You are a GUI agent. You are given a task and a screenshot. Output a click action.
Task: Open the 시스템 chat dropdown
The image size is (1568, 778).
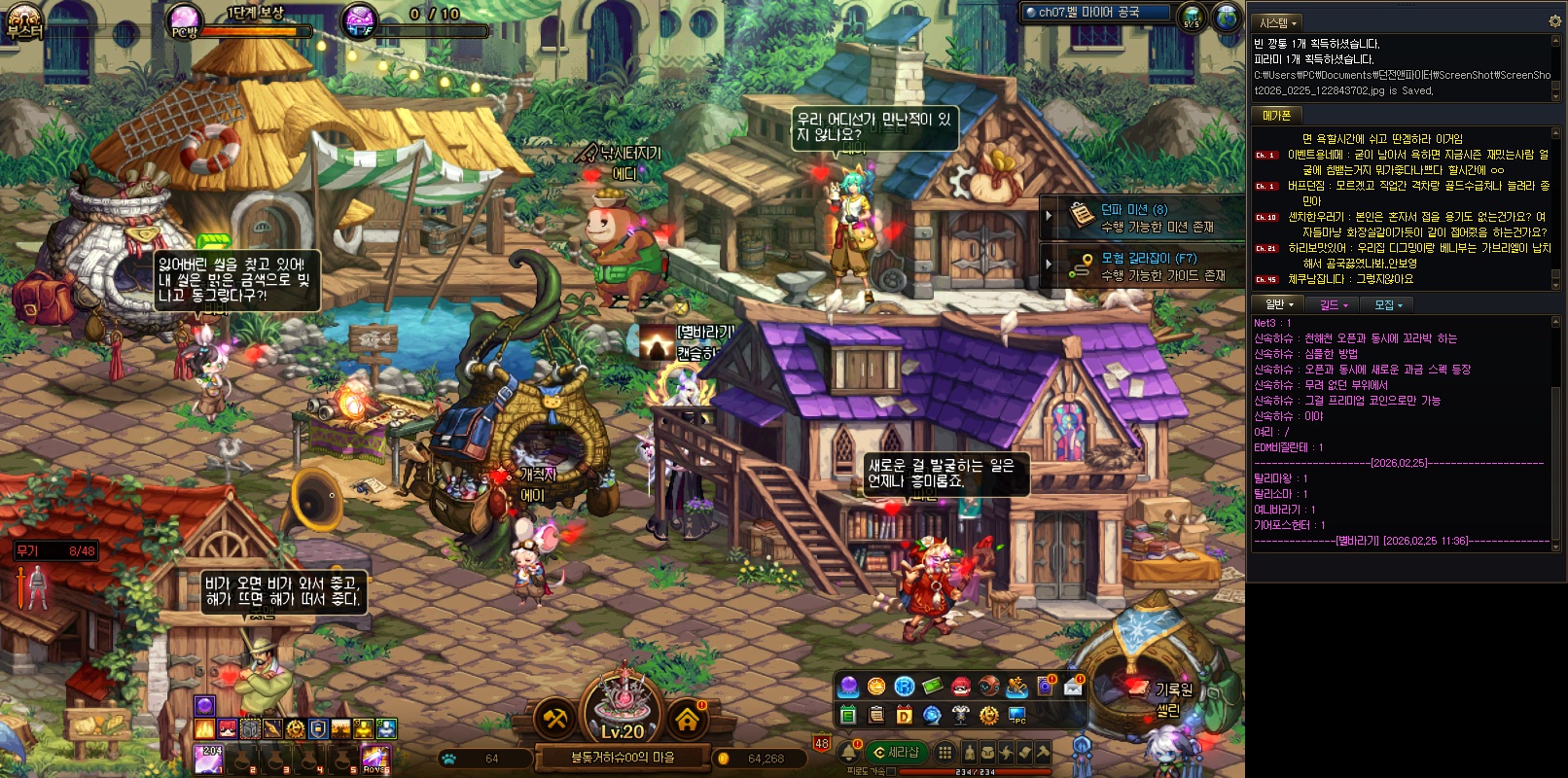coord(1278,22)
